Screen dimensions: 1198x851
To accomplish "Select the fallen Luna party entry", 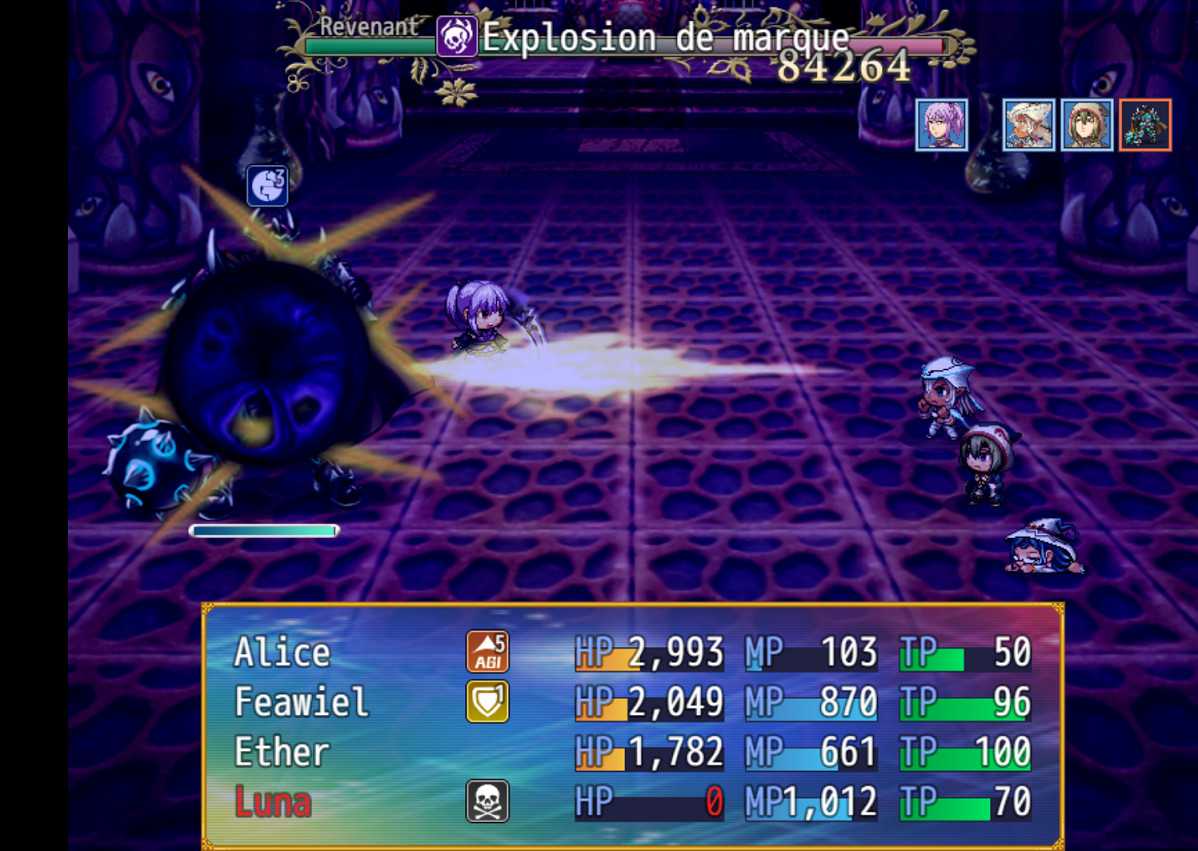I will click(273, 802).
